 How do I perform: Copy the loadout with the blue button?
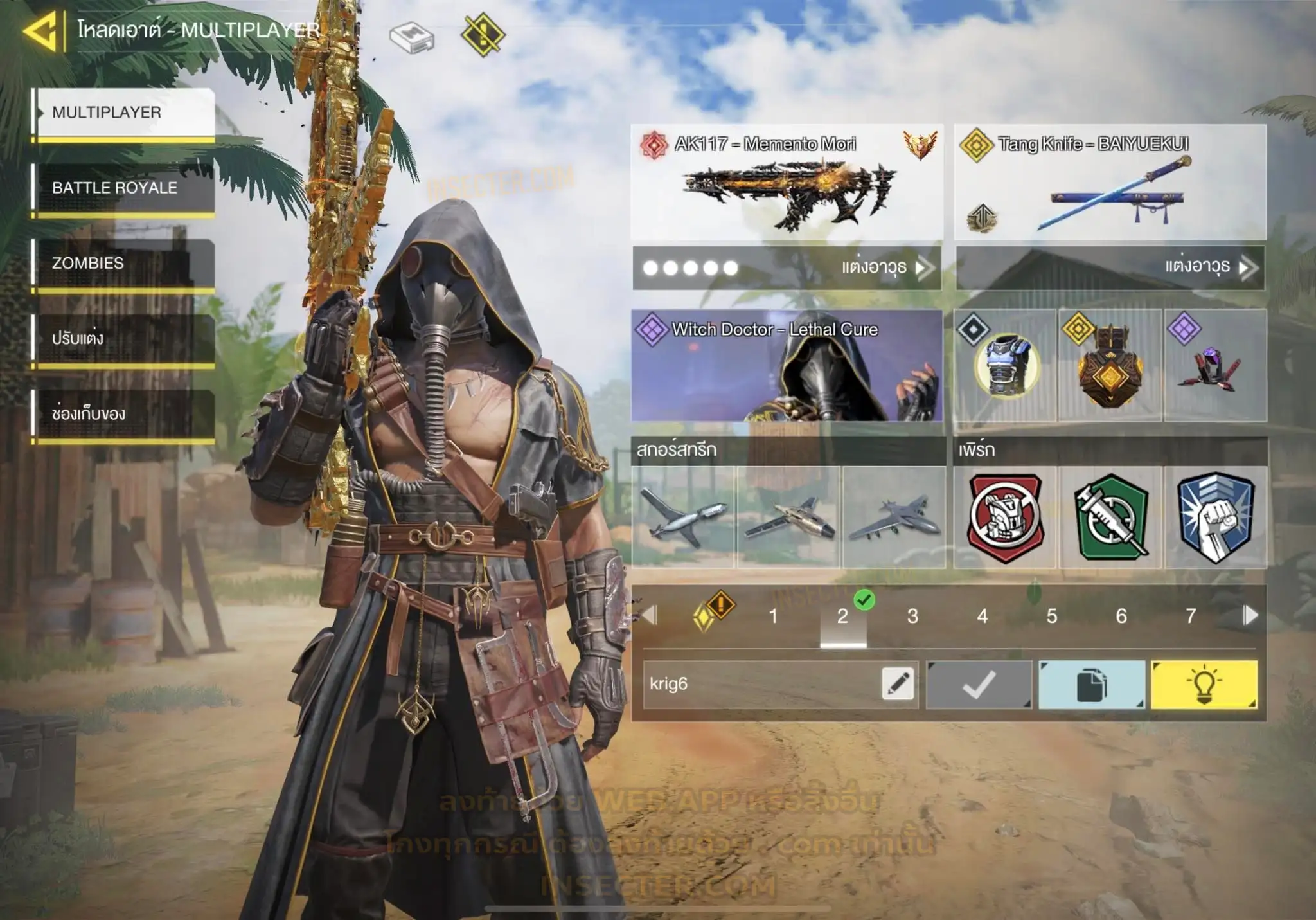[1091, 685]
